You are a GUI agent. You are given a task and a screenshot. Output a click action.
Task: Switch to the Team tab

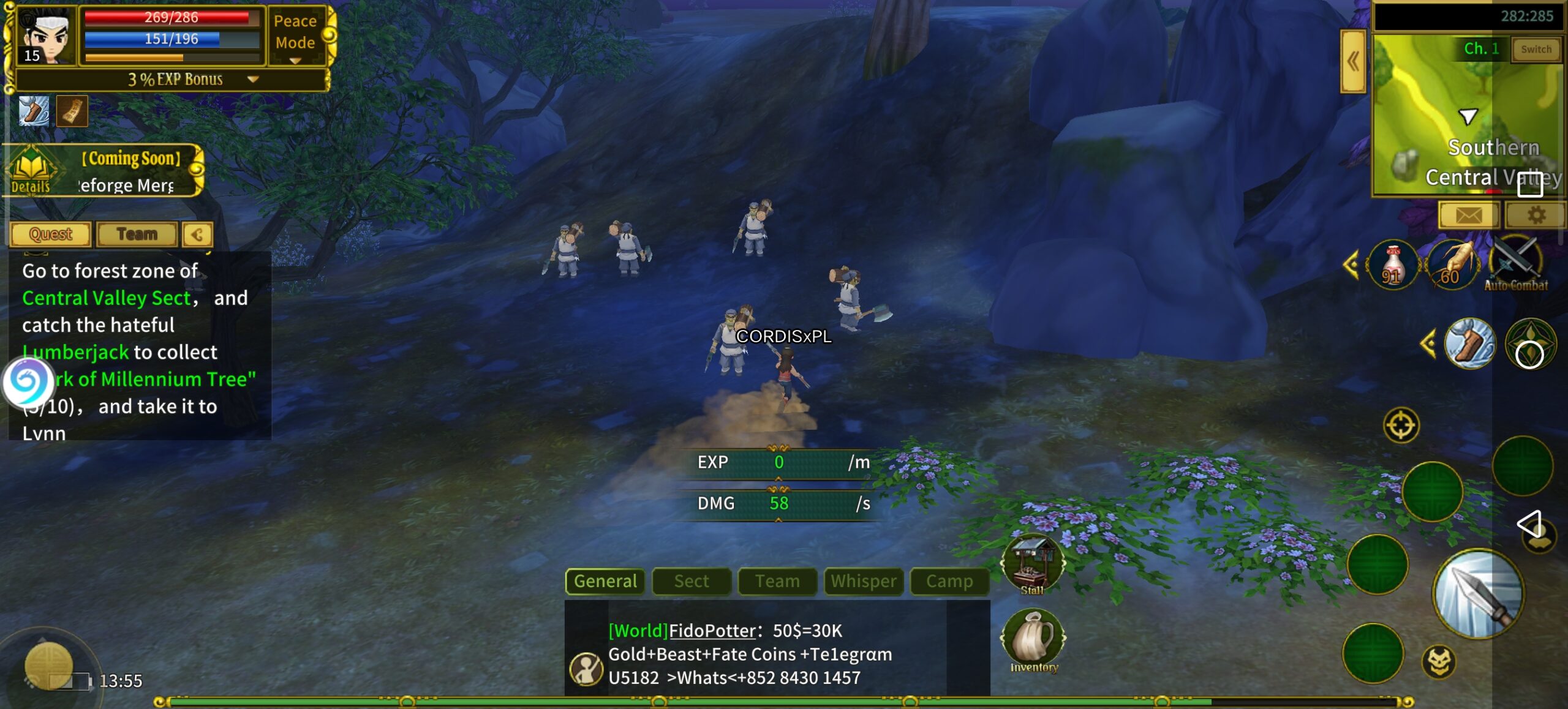point(137,234)
